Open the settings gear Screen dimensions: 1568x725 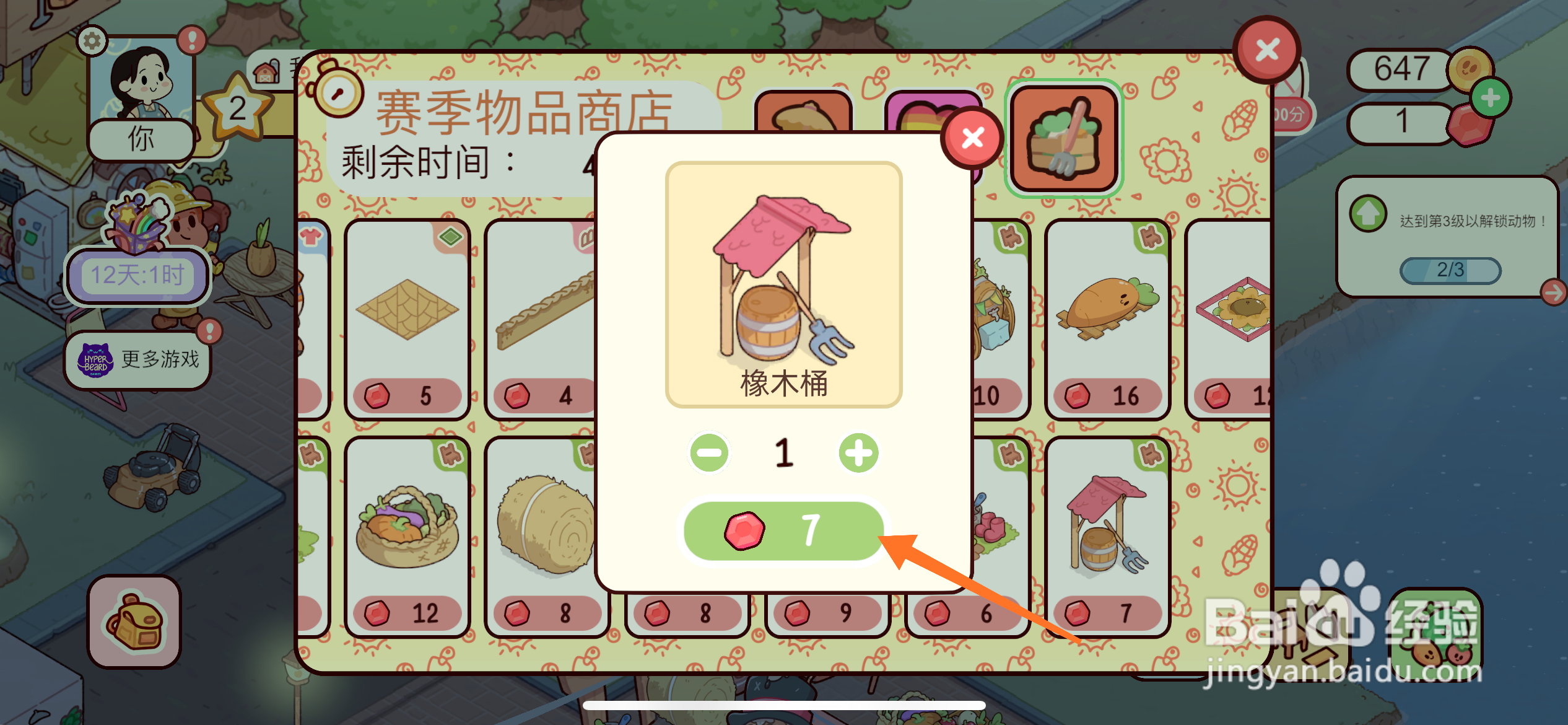click(92, 41)
